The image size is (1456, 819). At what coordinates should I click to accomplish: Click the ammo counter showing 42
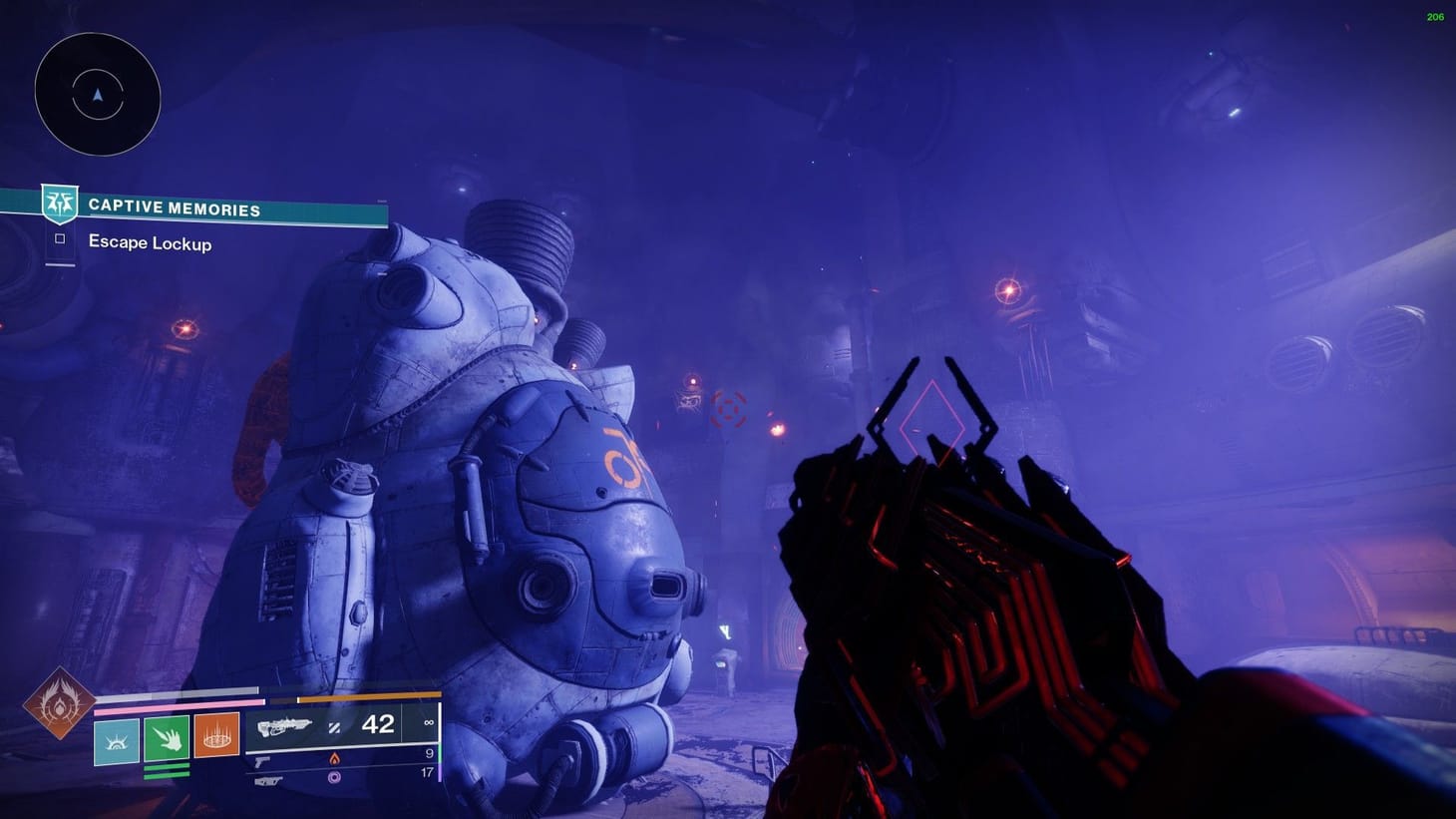click(377, 726)
